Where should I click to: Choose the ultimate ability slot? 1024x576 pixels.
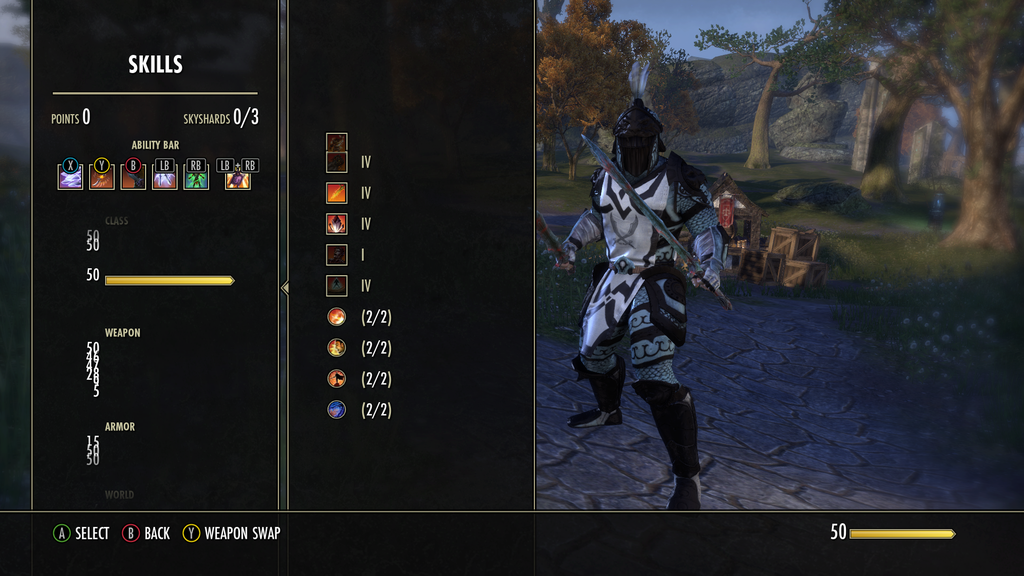point(238,178)
